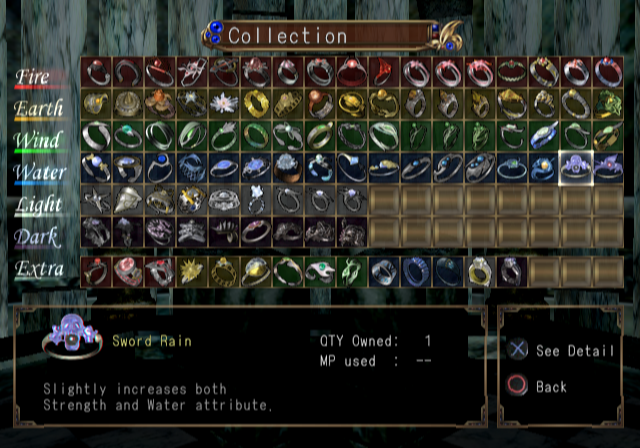The image size is (640, 448).
Task: Select the Extra ring category label
Action: tap(40, 269)
